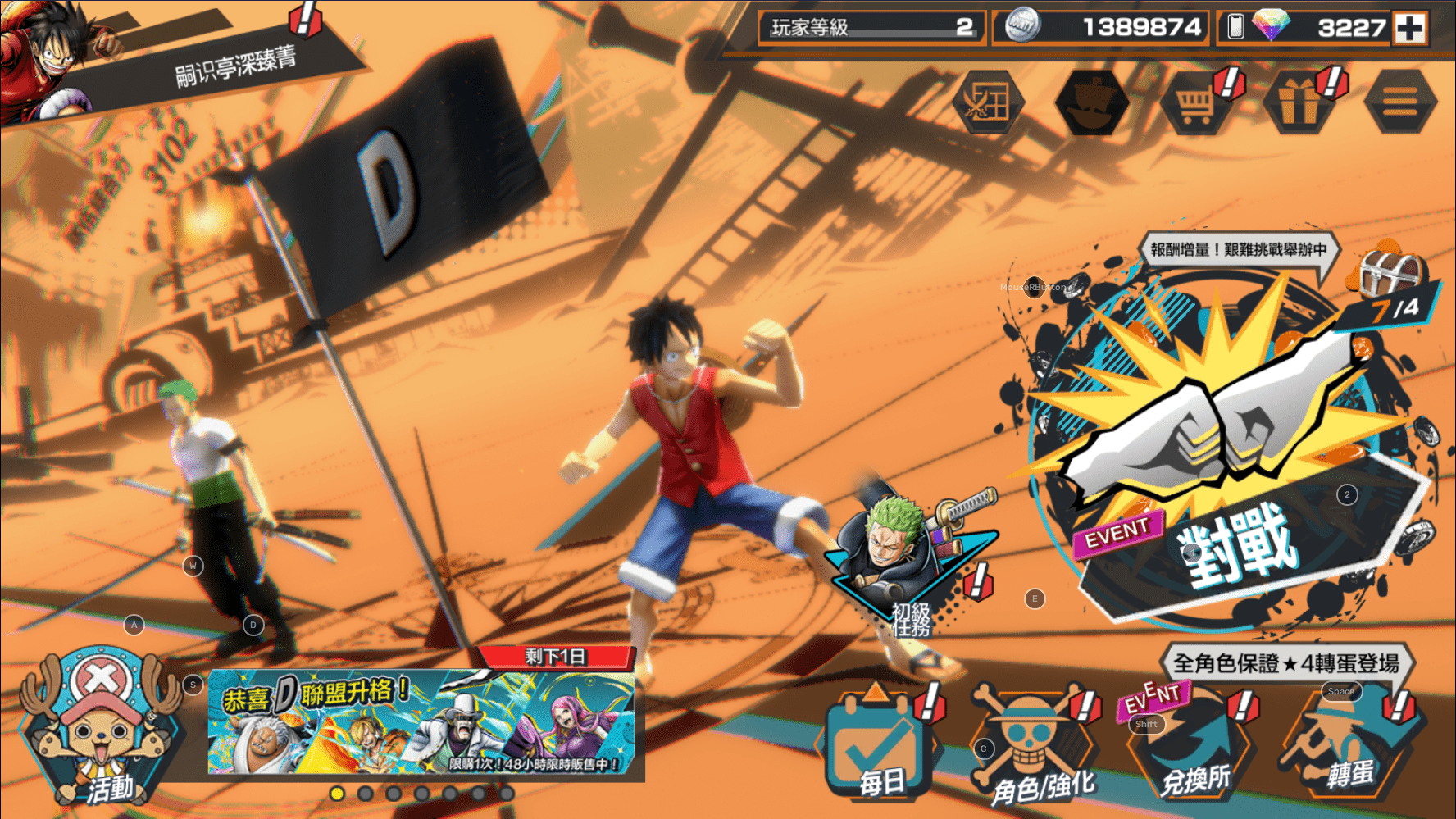Screen dimensions: 1456x819
Task: Open the gift box presents icon
Action: pos(1298,103)
